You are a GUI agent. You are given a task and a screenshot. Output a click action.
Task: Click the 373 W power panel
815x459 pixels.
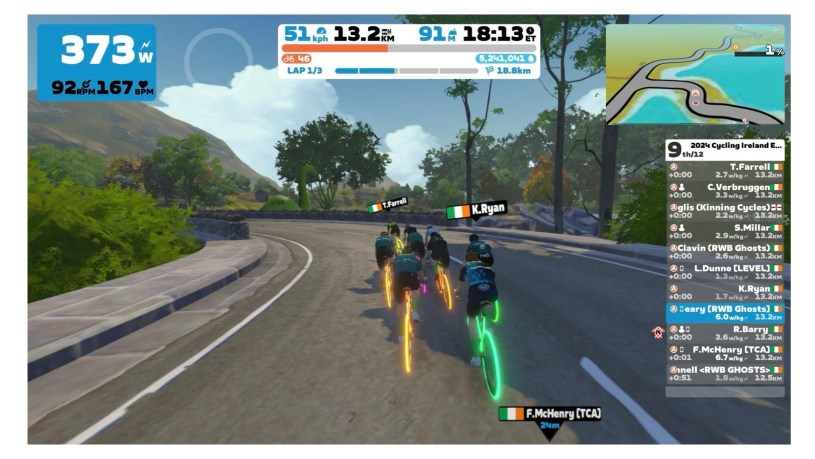(97, 61)
